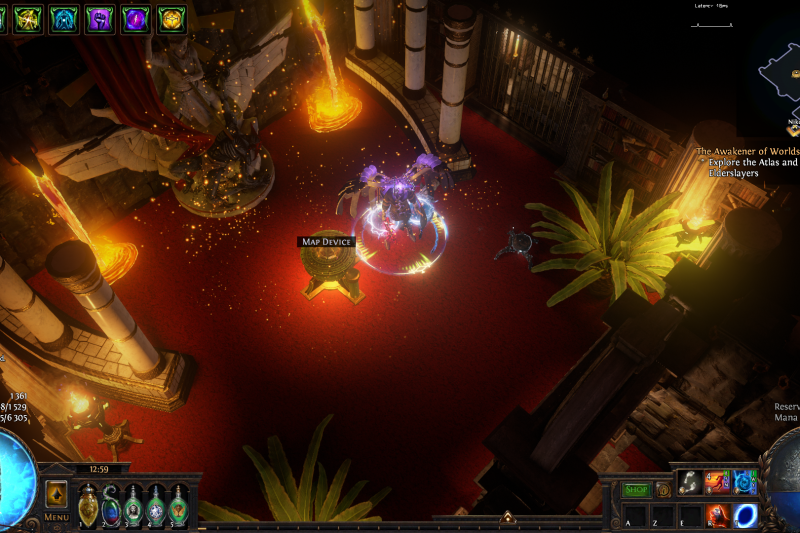The image size is (800, 533).
Task: Click the purple fist buff icon
Action: tap(99, 18)
